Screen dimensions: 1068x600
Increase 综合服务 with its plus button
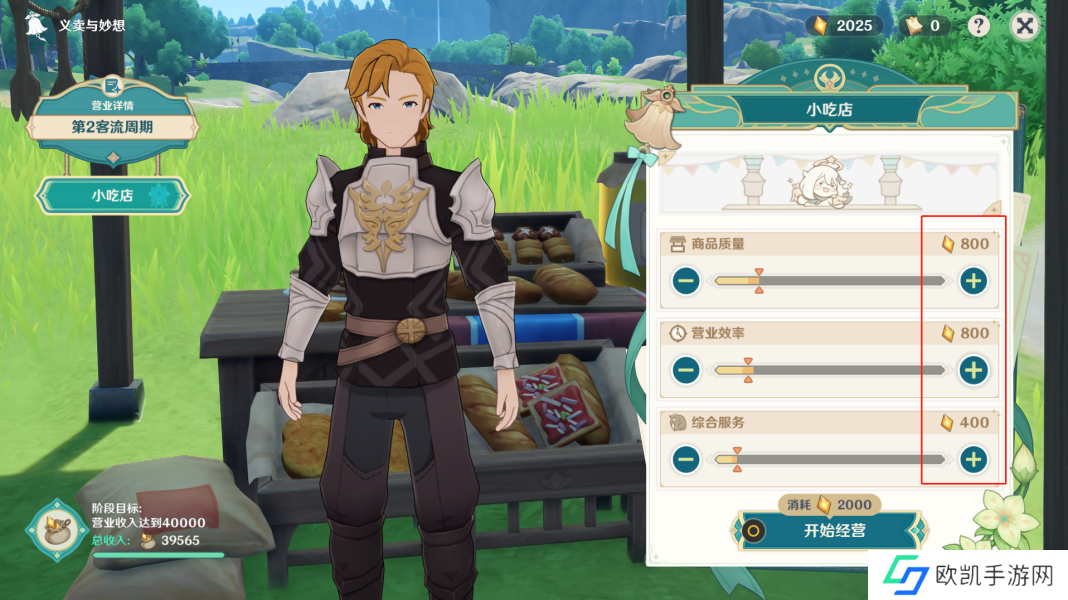point(973,460)
